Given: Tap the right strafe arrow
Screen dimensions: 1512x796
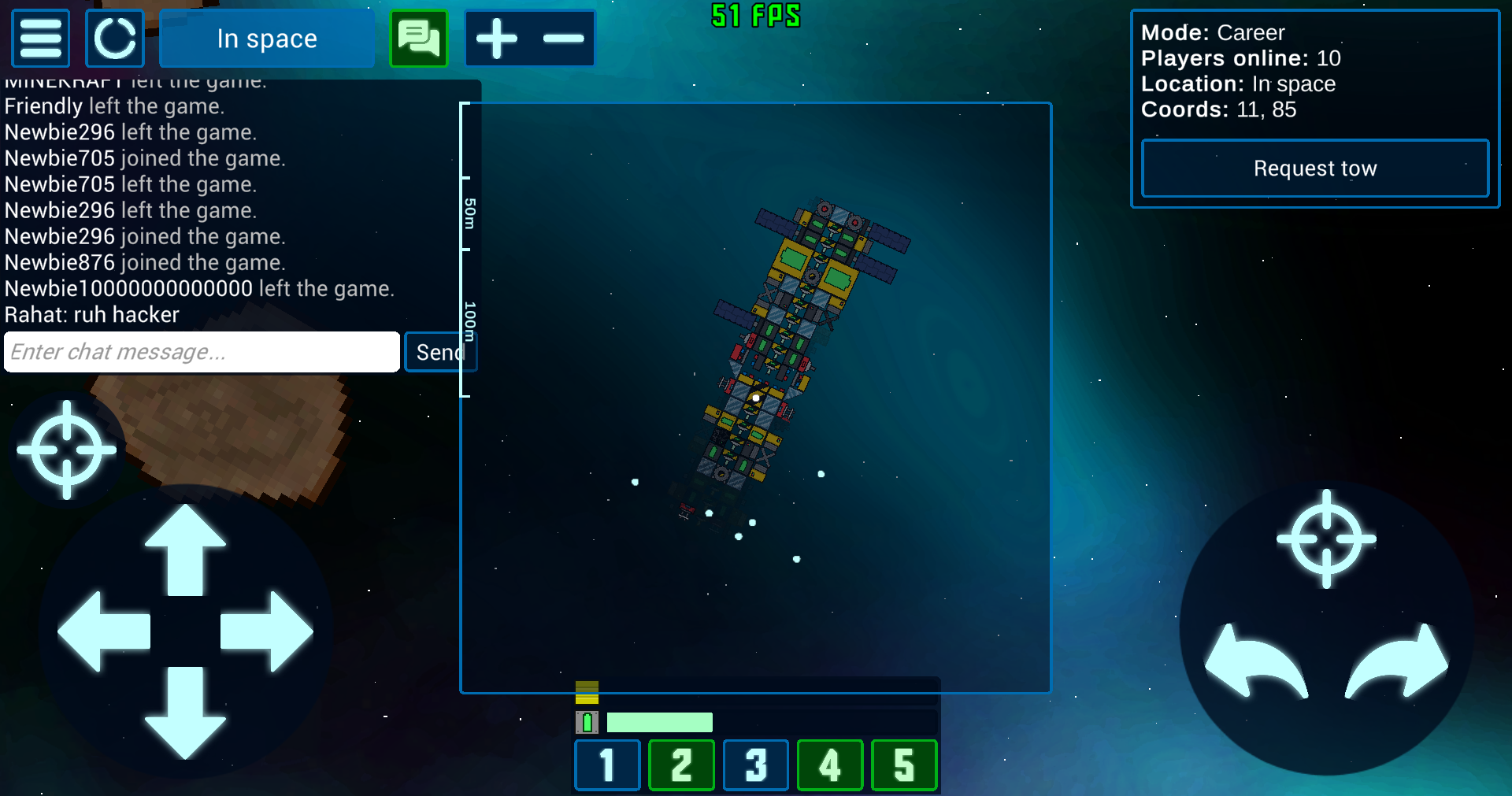Looking at the screenshot, I should click(268, 631).
